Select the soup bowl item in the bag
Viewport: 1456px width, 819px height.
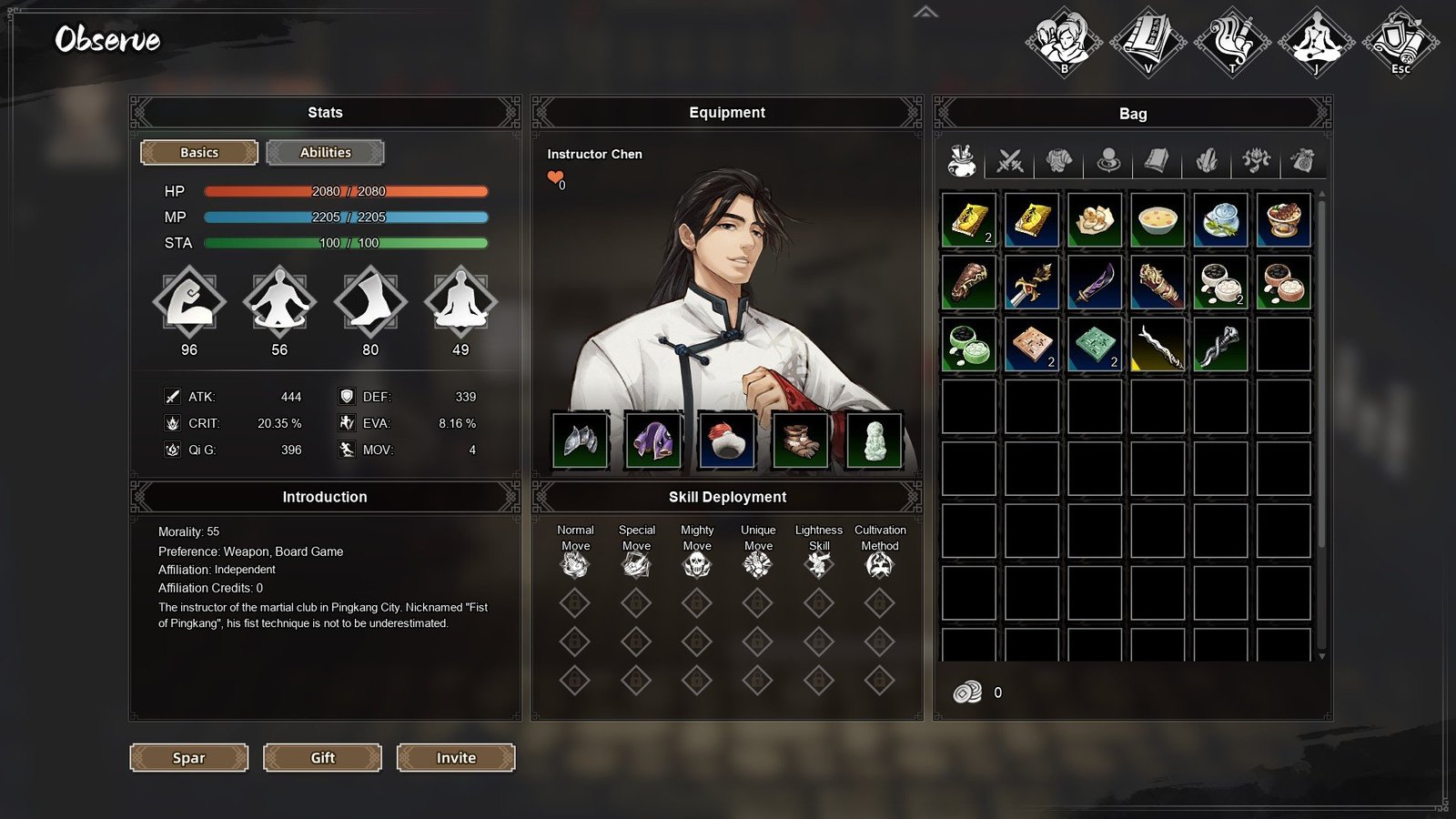(x=1158, y=219)
